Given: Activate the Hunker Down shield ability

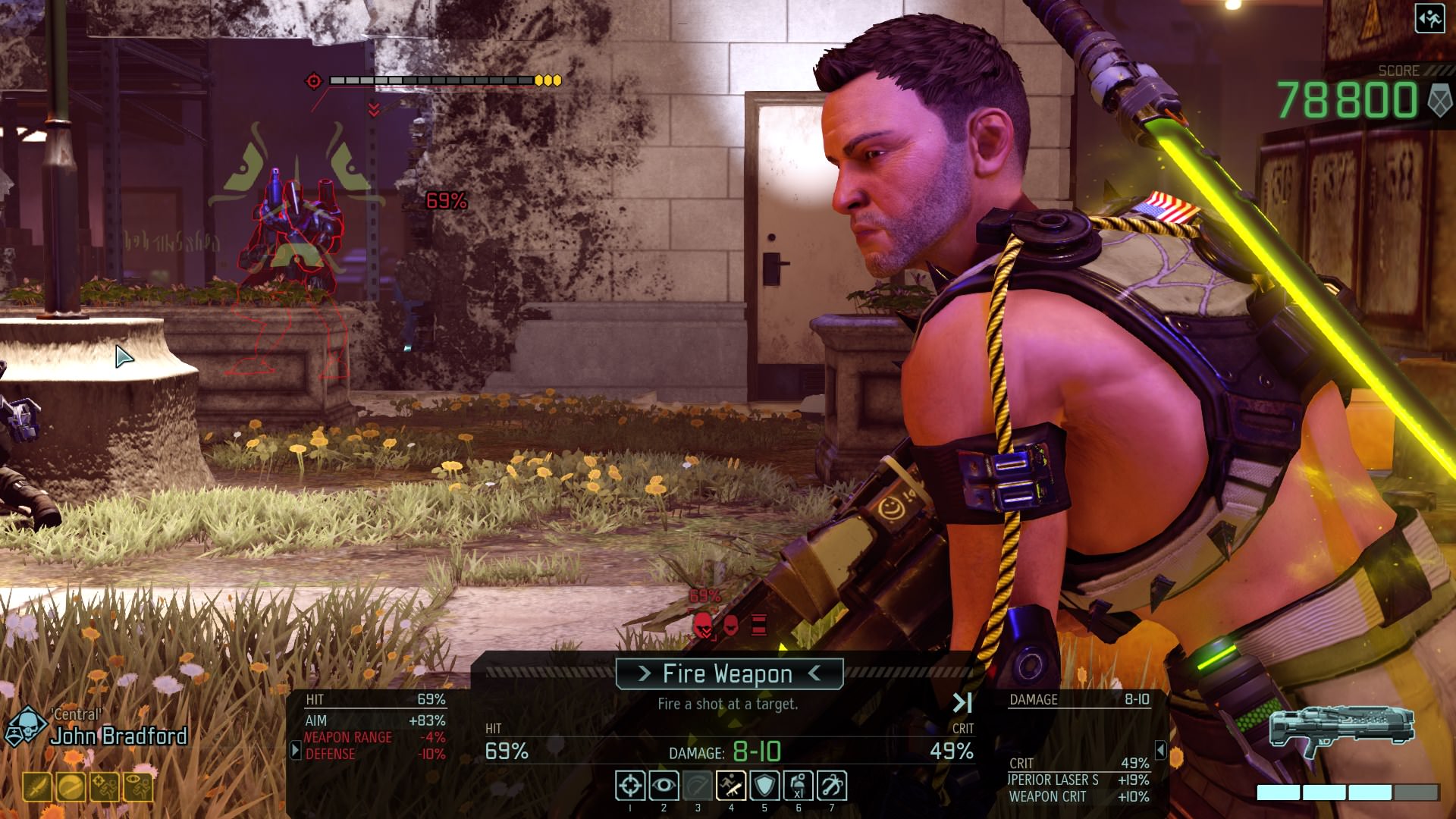Looking at the screenshot, I should pyautogui.click(x=764, y=786).
